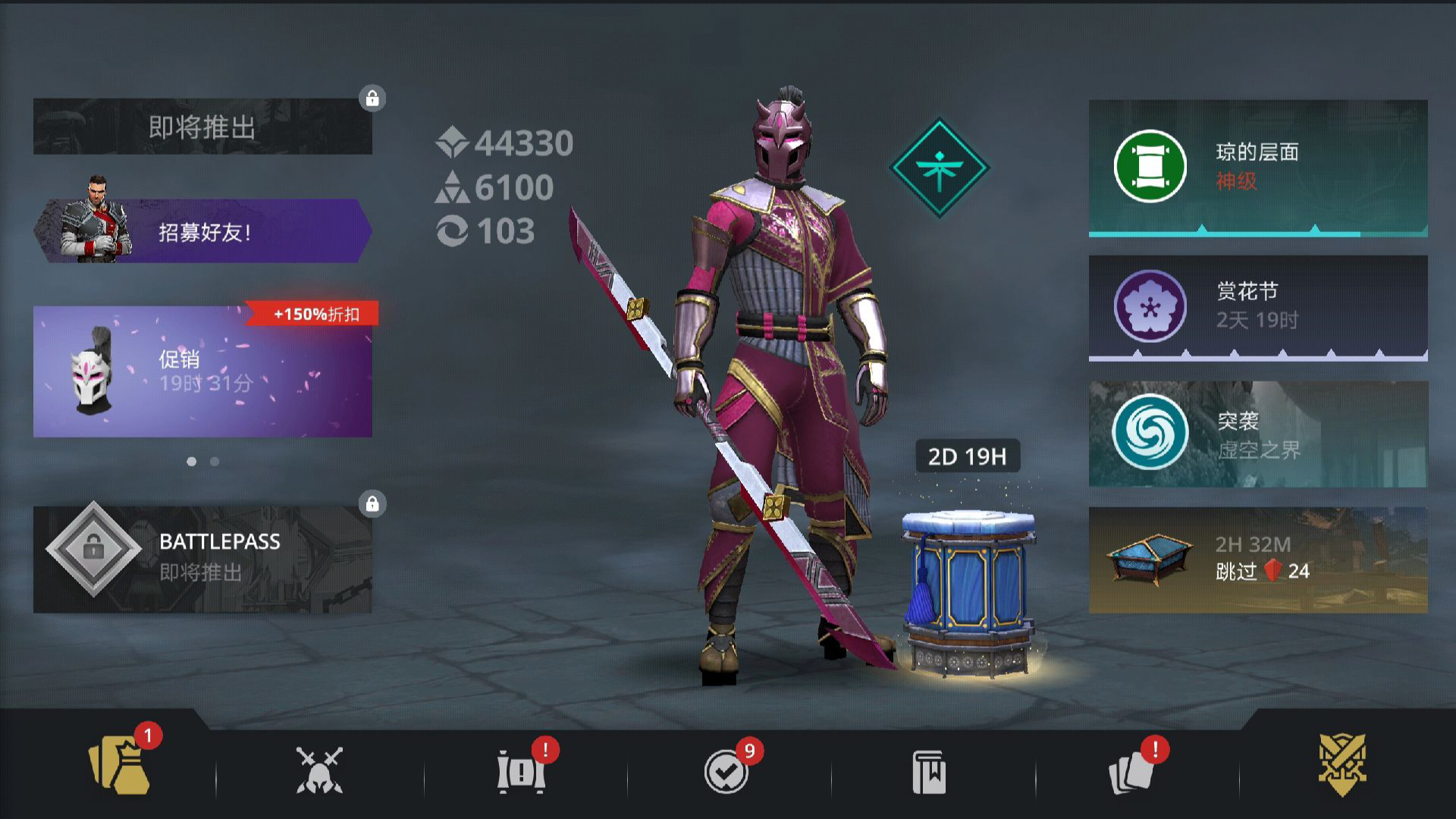The height and width of the screenshot is (819, 1456).
Task: Open the shop with cards and bag icon
Action: 120,767
